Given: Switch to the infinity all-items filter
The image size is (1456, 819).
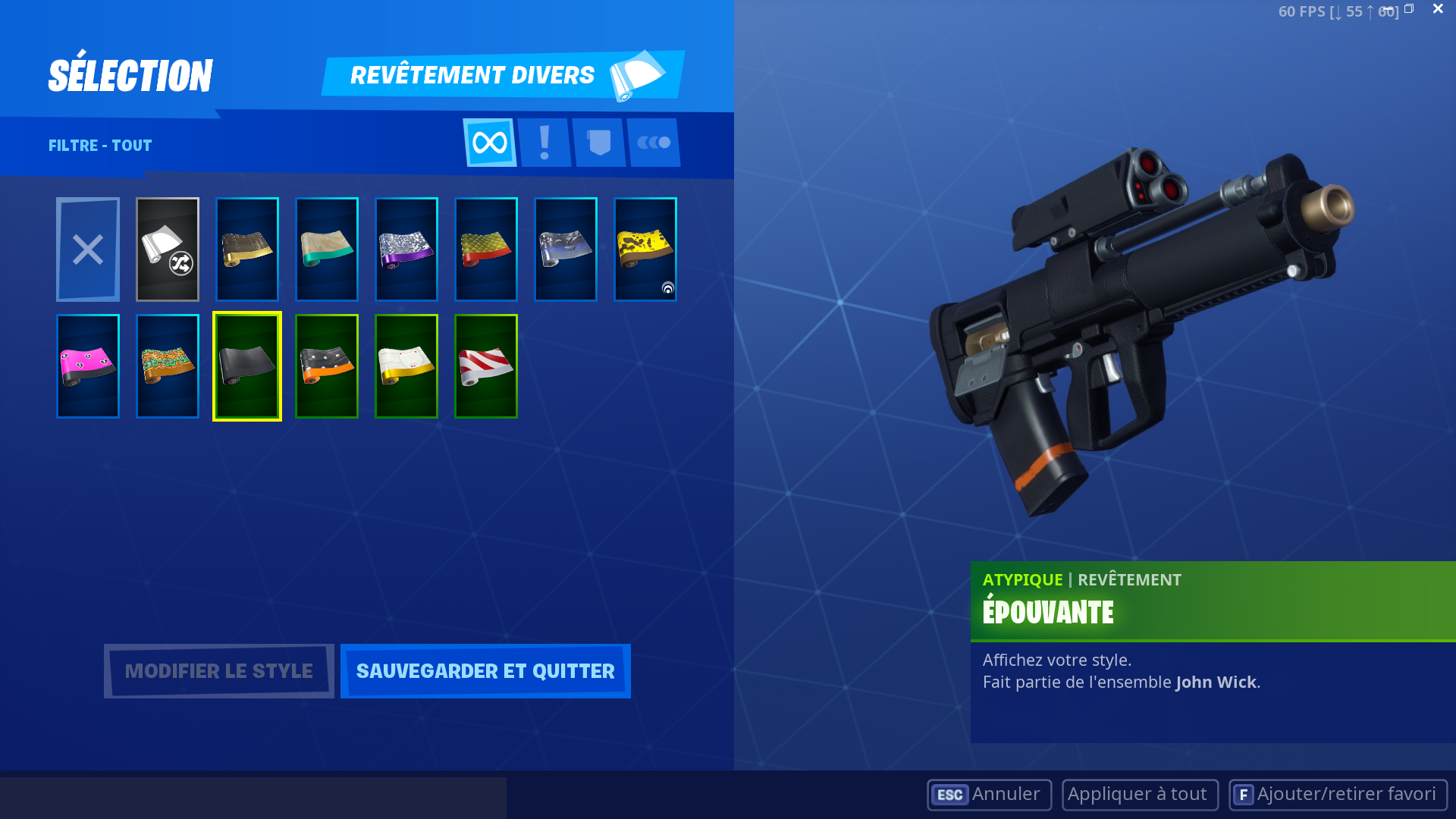Looking at the screenshot, I should [490, 143].
